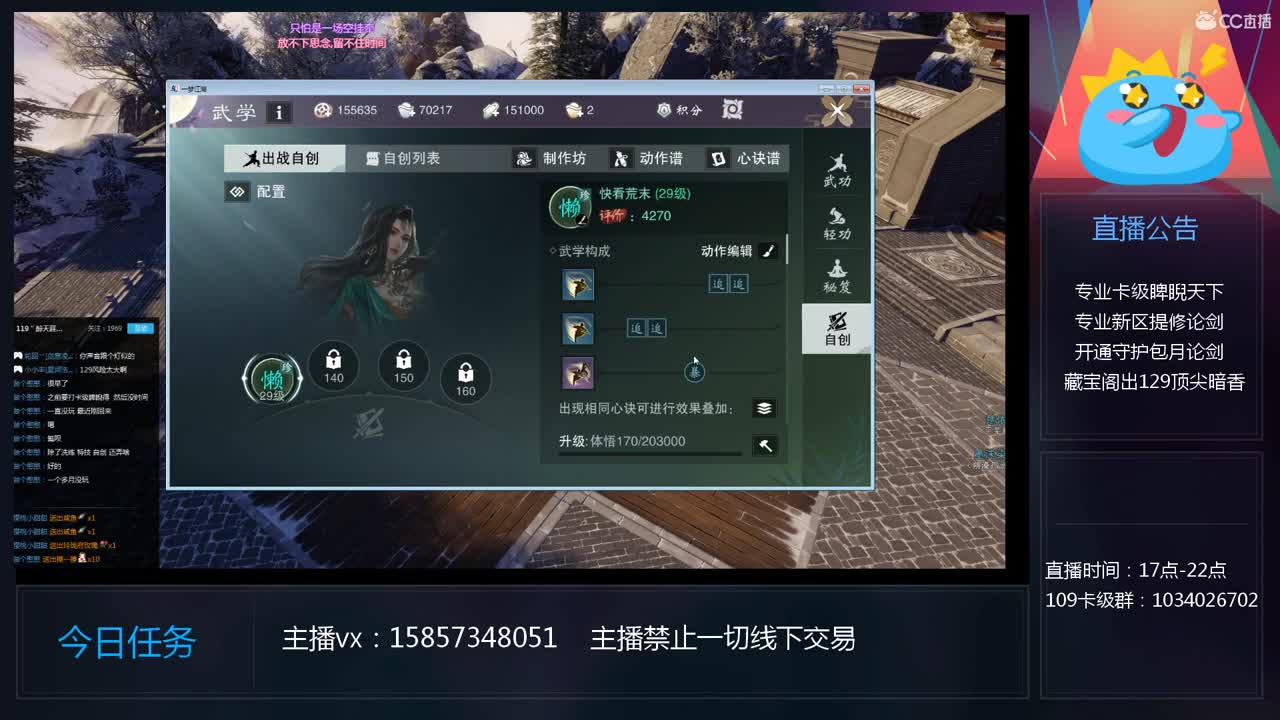Click the info (i) icon beside 武学 title
The height and width of the screenshot is (720, 1280).
tap(277, 111)
